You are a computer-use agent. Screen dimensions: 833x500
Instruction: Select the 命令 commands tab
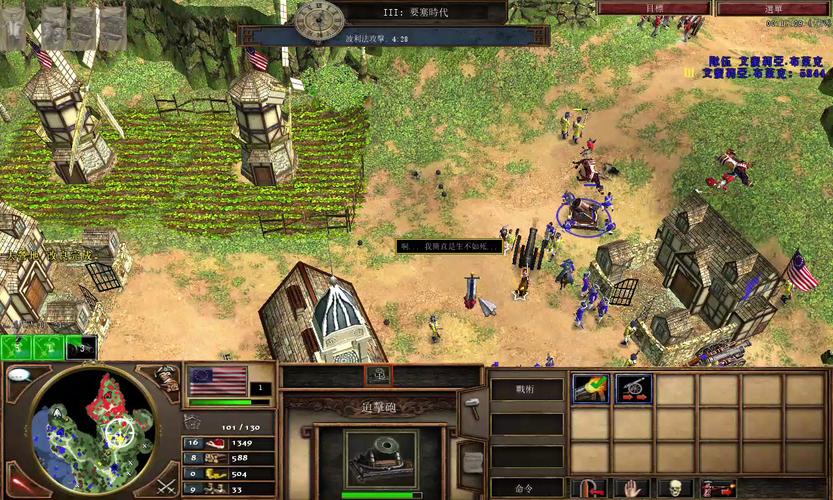526,488
